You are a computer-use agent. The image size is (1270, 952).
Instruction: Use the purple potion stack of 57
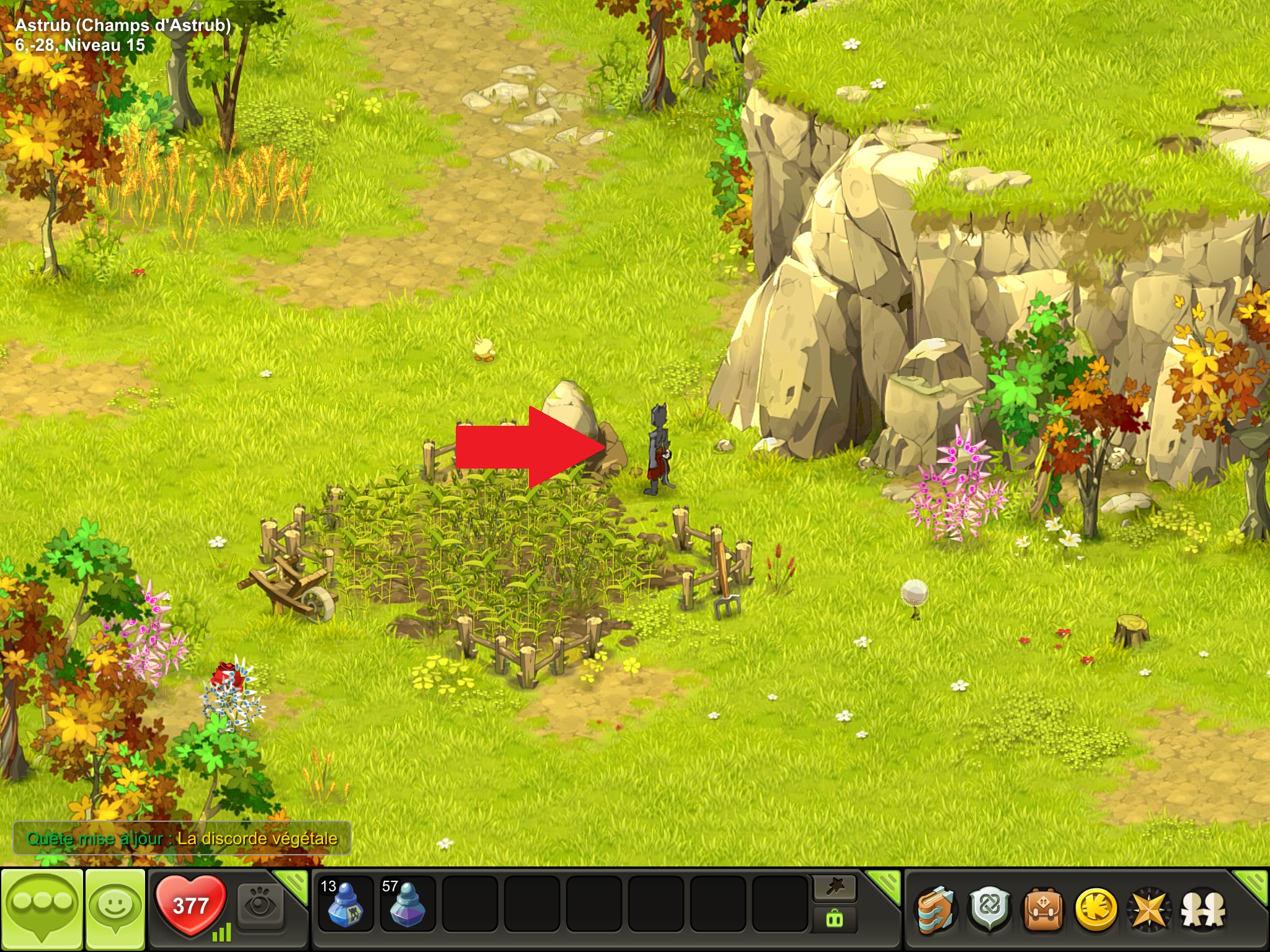(407, 904)
